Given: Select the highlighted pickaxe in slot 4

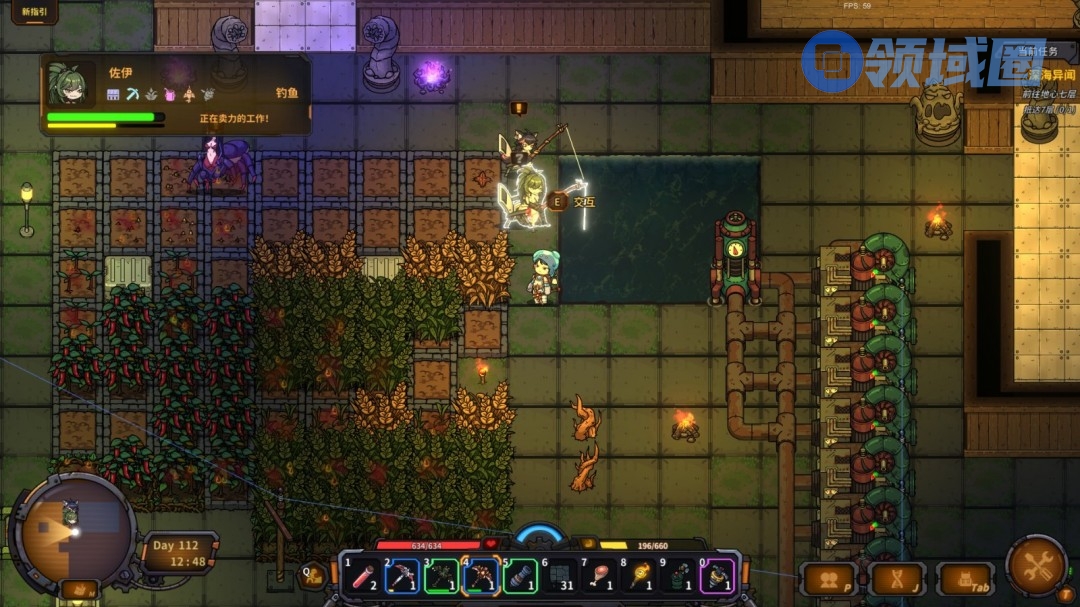Looking at the screenshot, I should tap(480, 576).
